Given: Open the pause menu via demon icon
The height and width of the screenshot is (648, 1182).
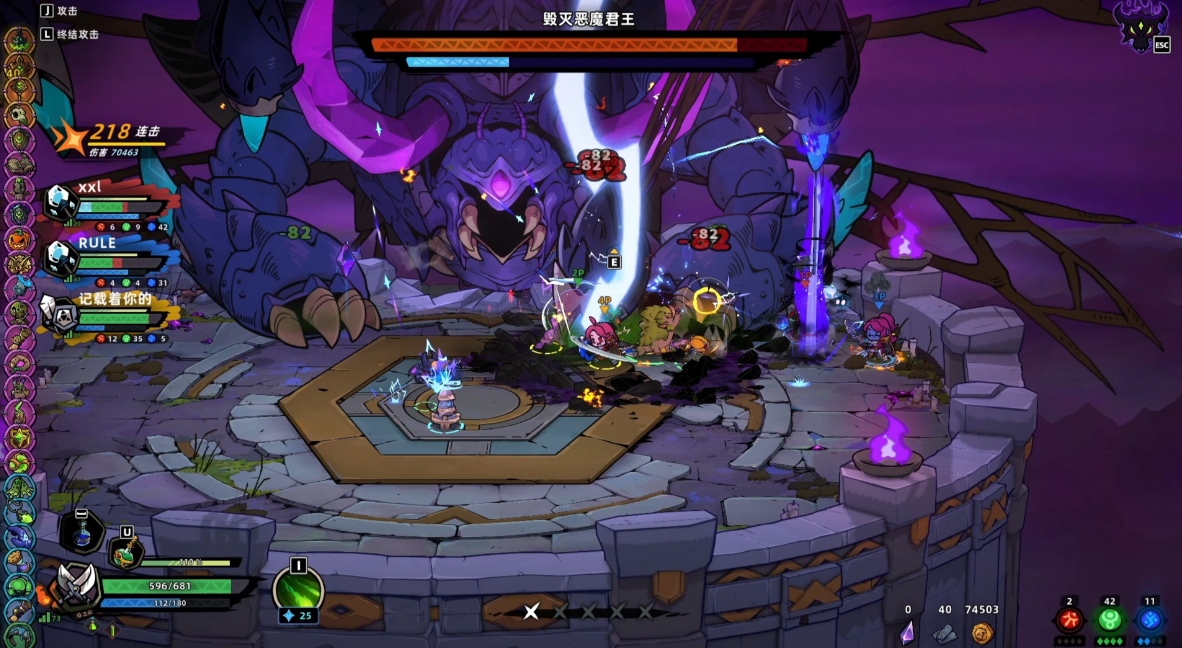Looking at the screenshot, I should coord(1143,25).
